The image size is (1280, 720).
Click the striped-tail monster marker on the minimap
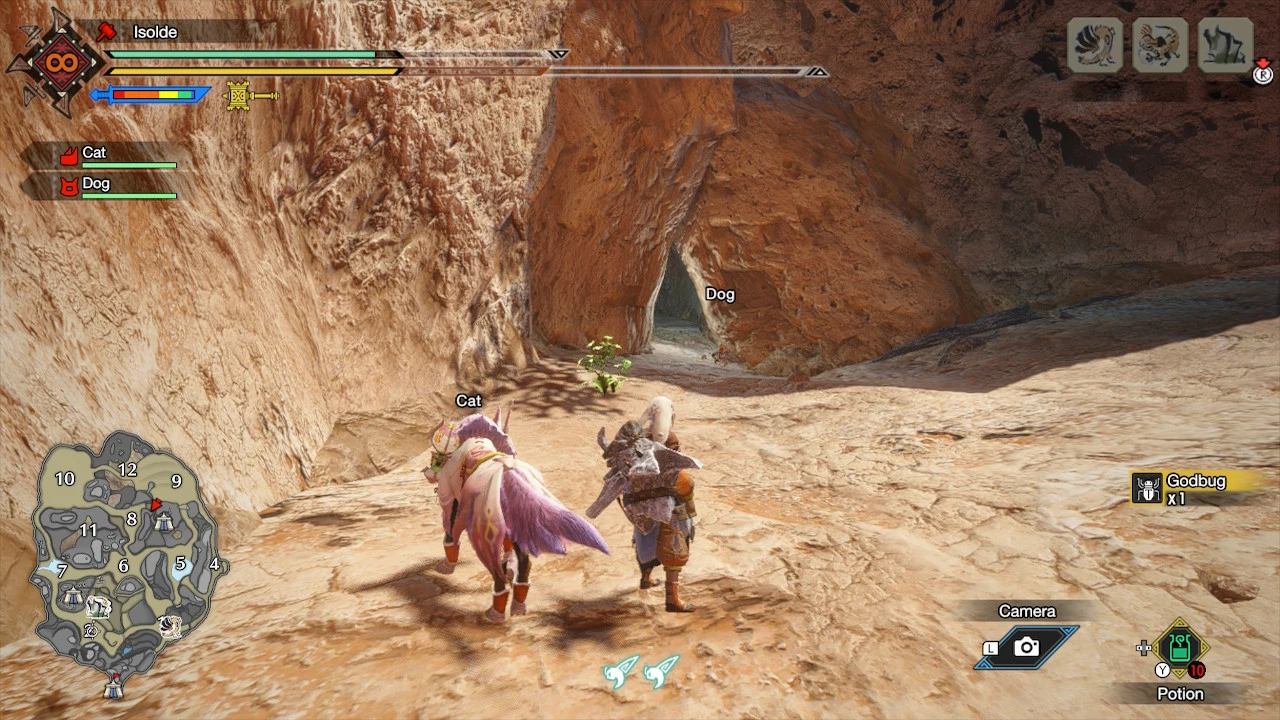pyautogui.click(x=170, y=626)
